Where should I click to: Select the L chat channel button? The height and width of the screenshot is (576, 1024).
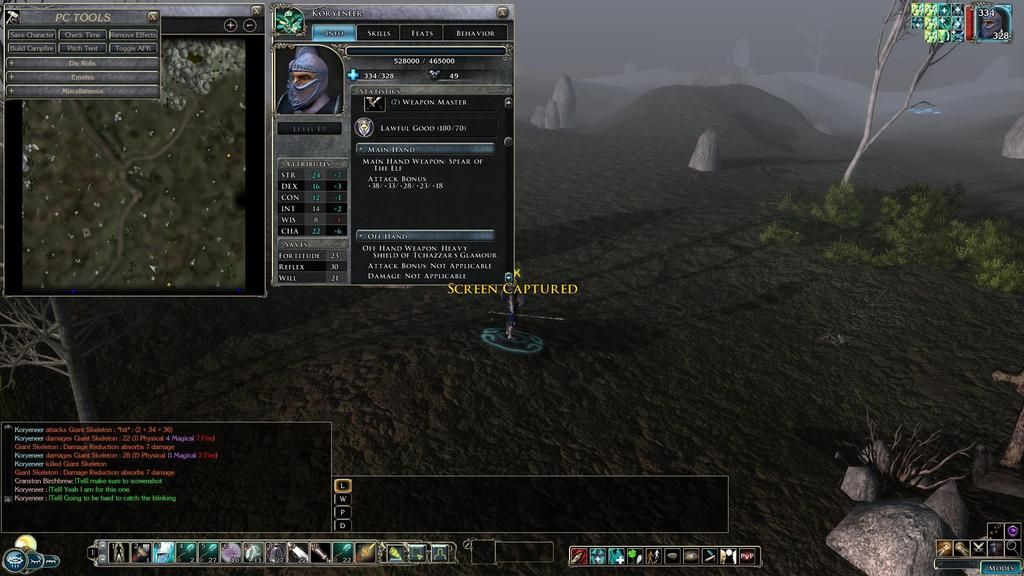pos(343,485)
